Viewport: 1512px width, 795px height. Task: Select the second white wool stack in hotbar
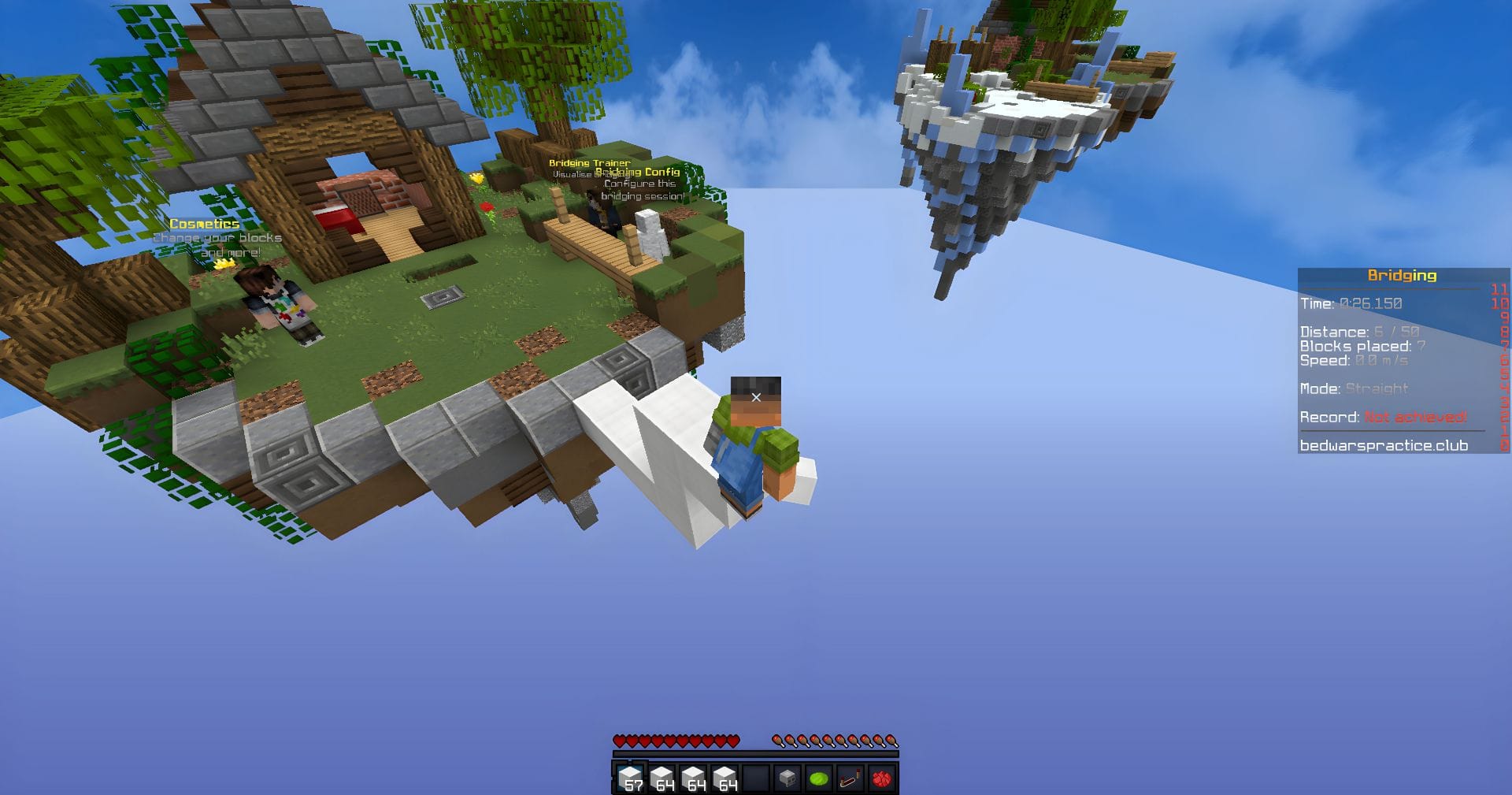(661, 775)
